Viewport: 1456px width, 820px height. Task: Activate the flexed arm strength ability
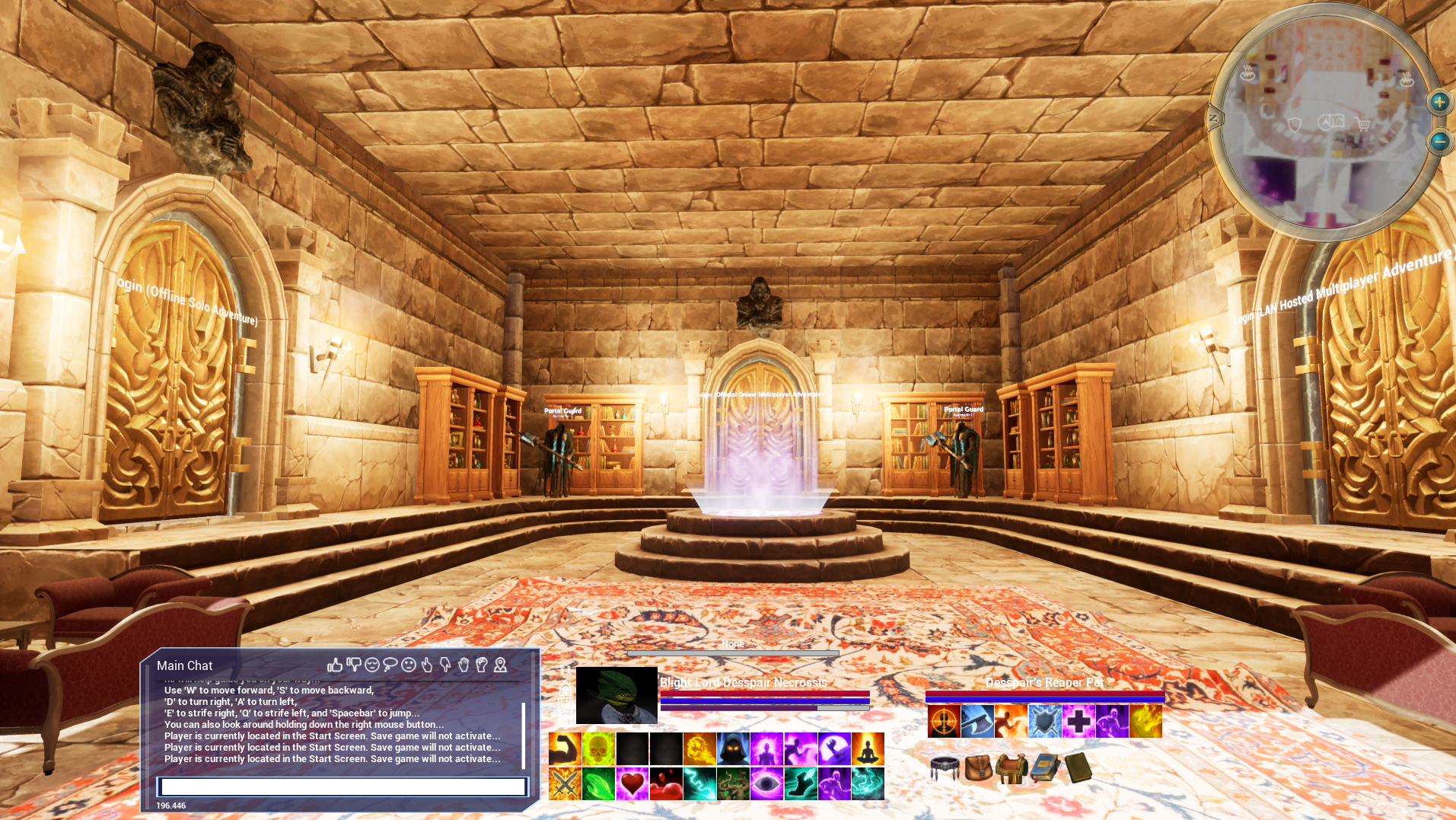click(x=565, y=749)
